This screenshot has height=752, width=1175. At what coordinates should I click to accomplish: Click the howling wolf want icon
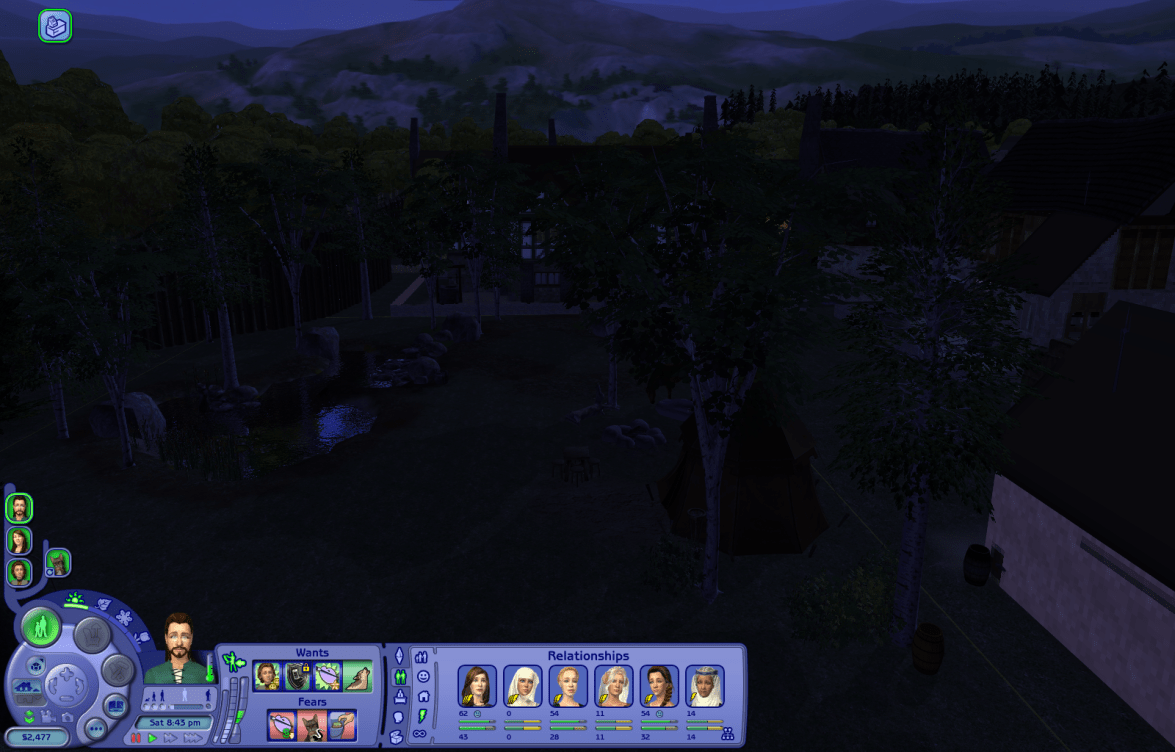(x=358, y=677)
